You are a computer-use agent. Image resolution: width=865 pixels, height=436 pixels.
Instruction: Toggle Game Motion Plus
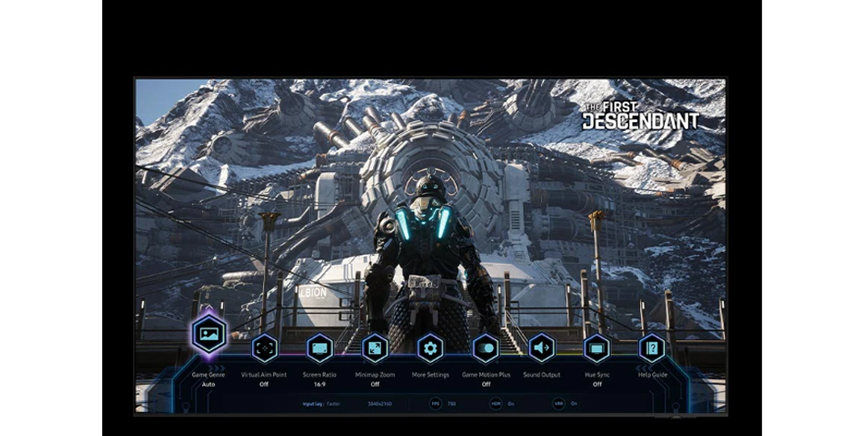(486, 348)
